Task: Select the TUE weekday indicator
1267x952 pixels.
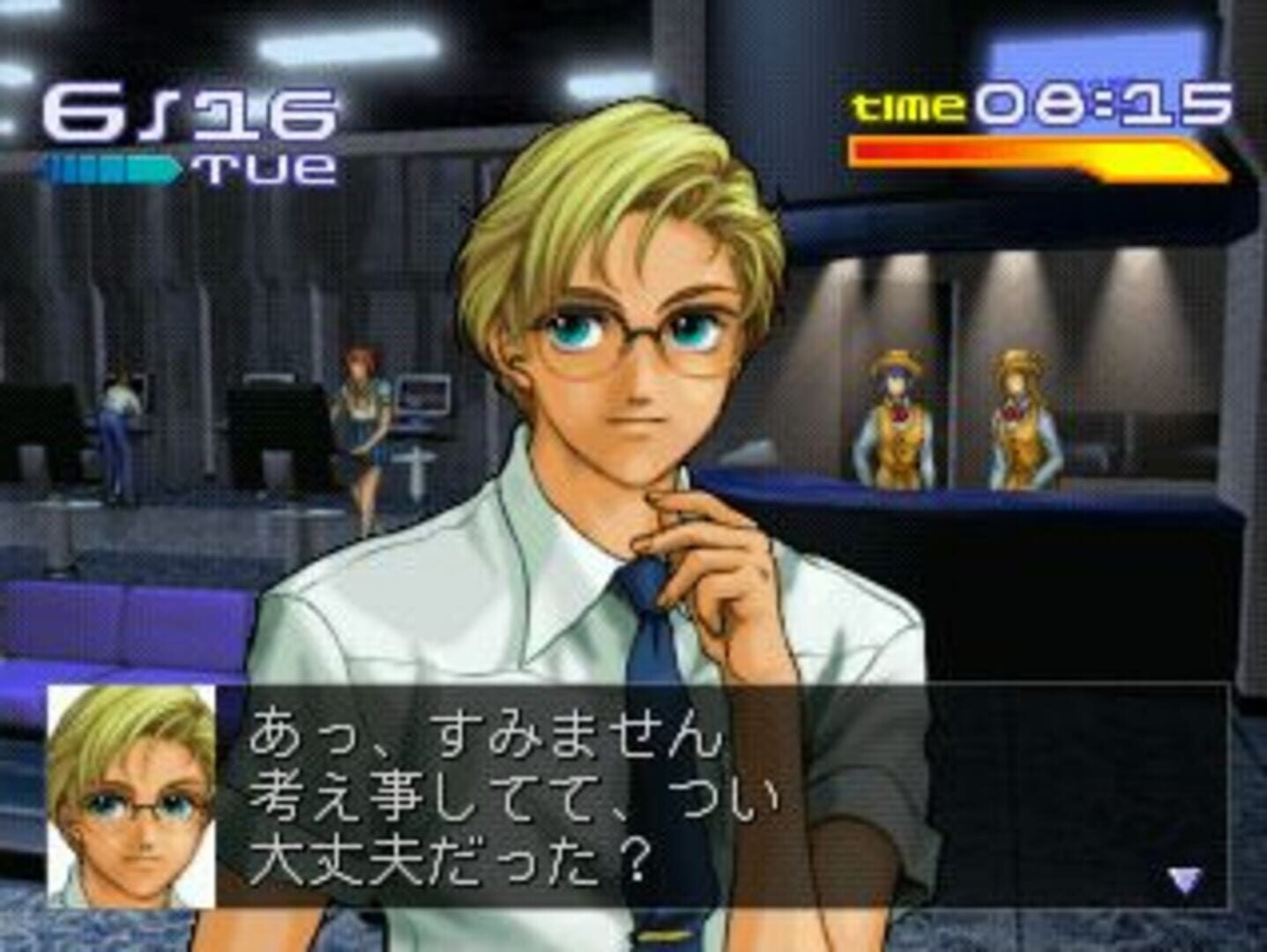Action: pos(265,166)
